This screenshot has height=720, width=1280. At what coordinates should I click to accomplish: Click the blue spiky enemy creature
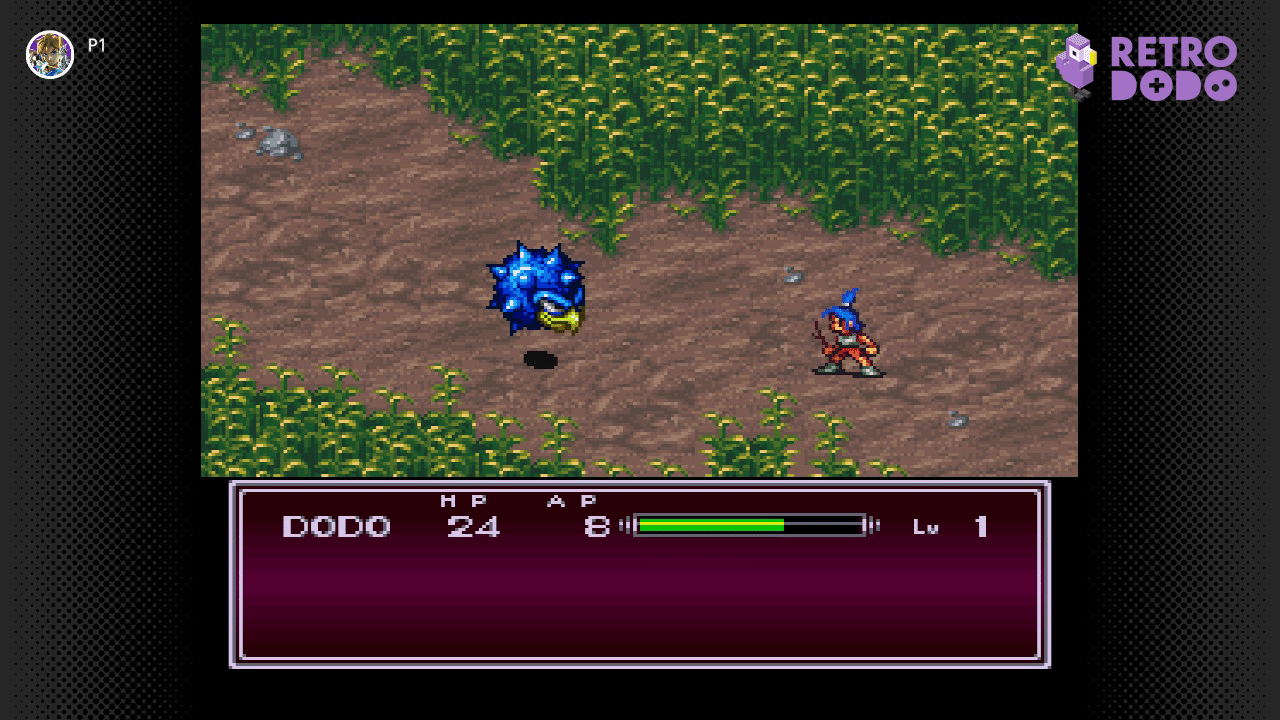pos(537,290)
